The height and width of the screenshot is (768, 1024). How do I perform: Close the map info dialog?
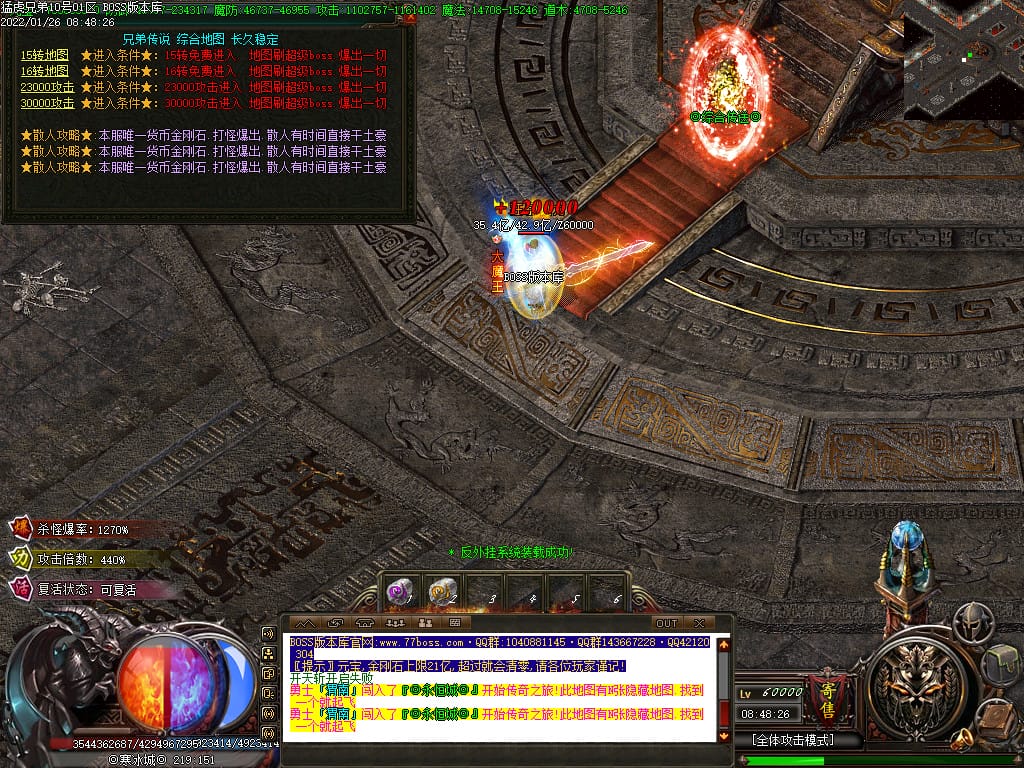tap(410, 17)
